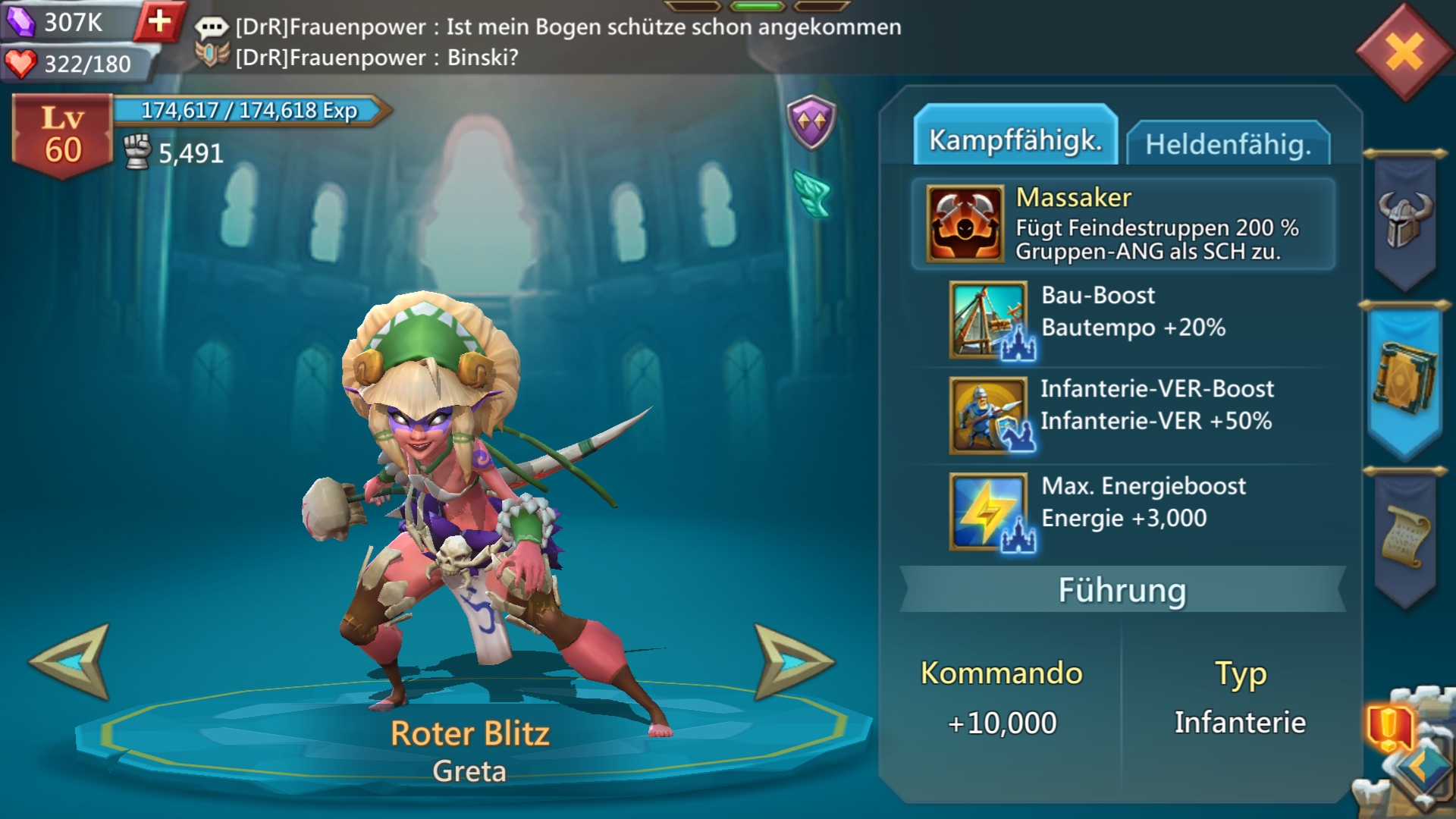Open the golden book banner tab
Viewport: 1456px width, 819px height.
[x=1405, y=379]
